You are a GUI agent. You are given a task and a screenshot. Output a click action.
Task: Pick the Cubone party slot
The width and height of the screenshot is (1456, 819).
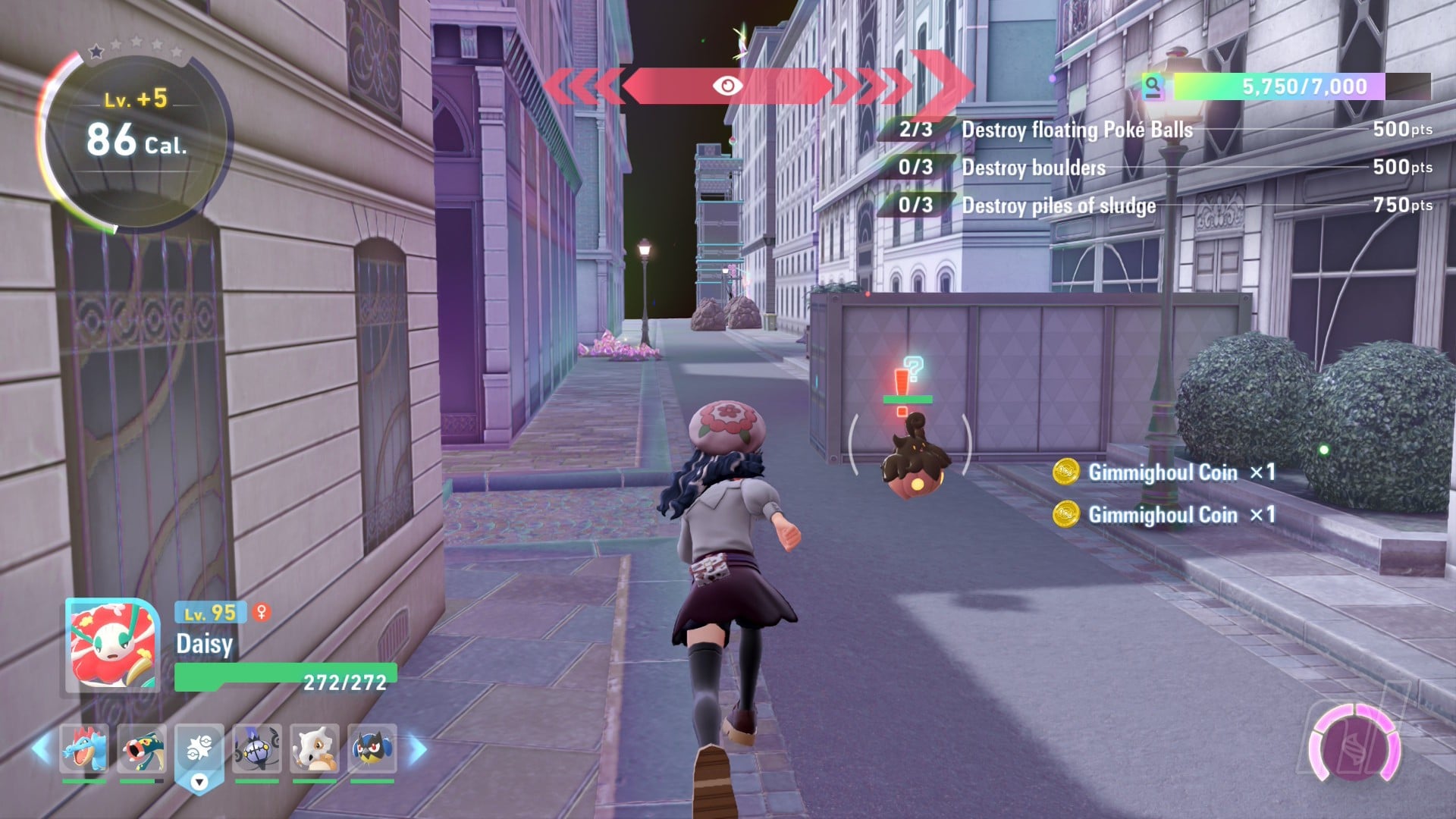(x=315, y=748)
